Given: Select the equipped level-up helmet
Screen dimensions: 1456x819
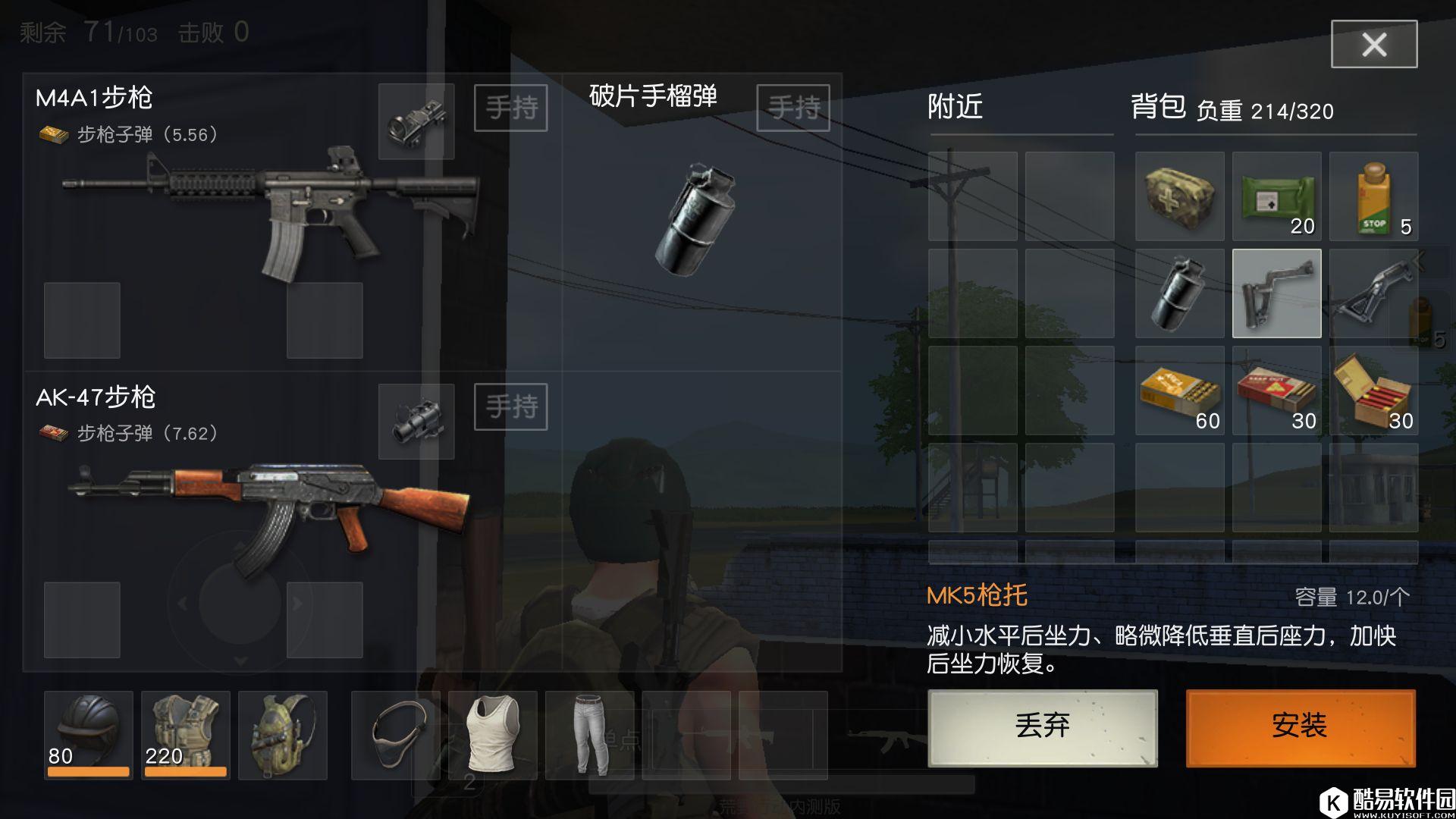Looking at the screenshot, I should (x=88, y=732).
